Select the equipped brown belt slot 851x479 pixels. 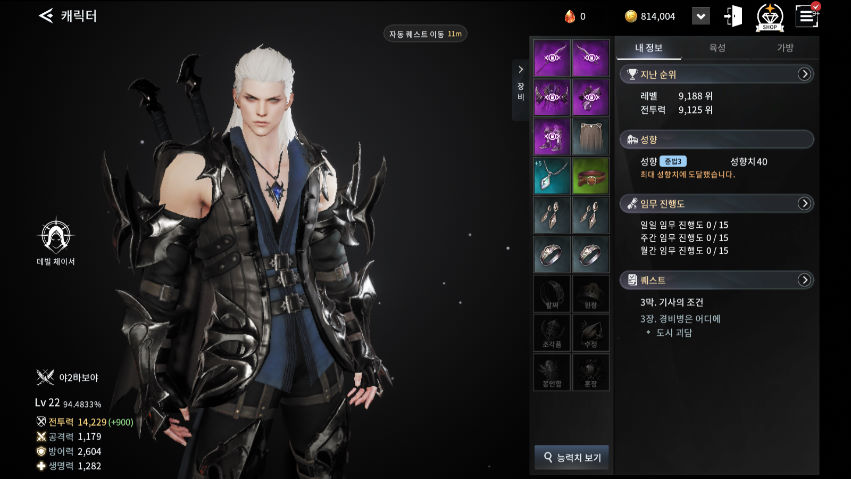tap(590, 176)
